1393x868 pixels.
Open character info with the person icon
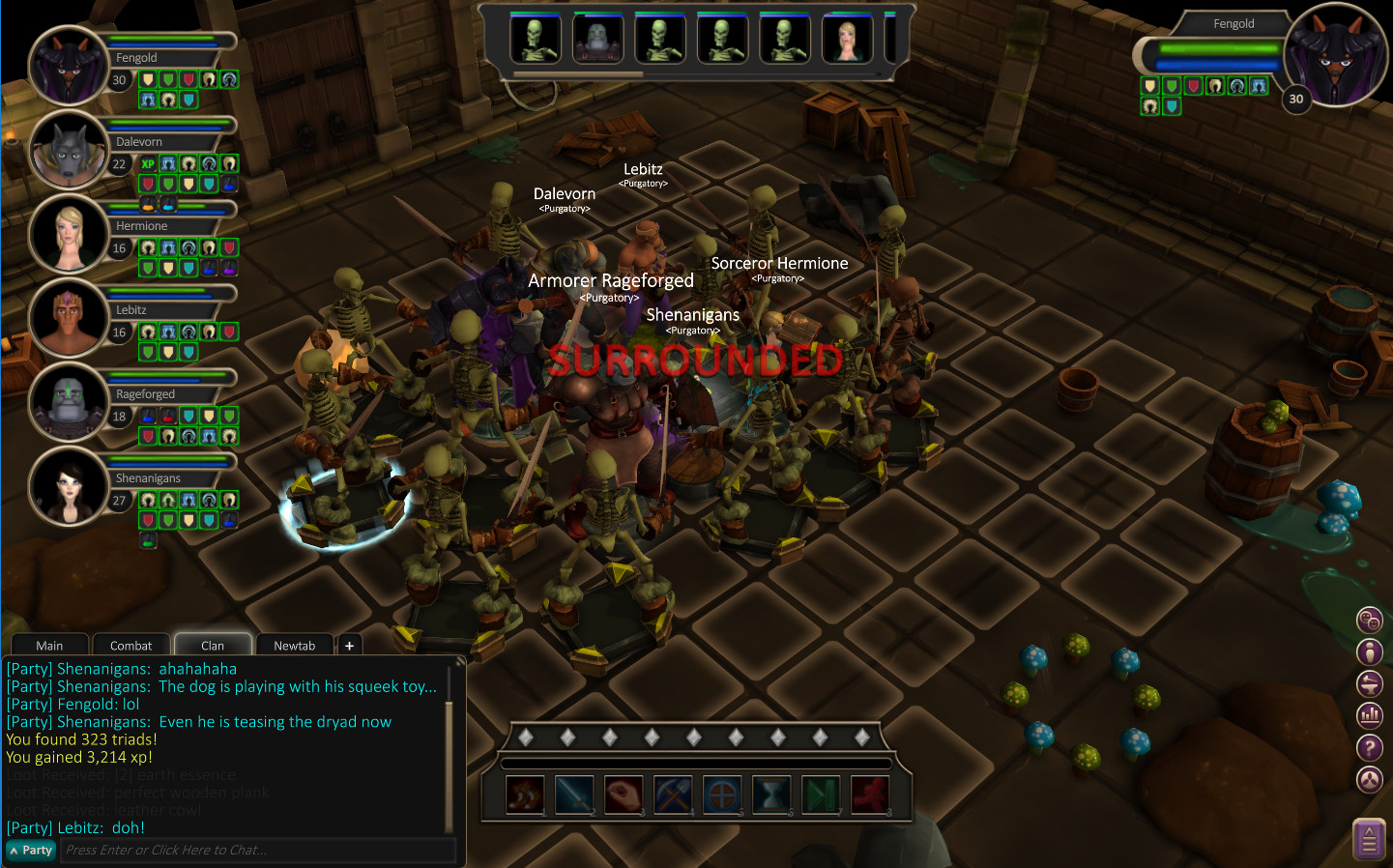point(1370,651)
